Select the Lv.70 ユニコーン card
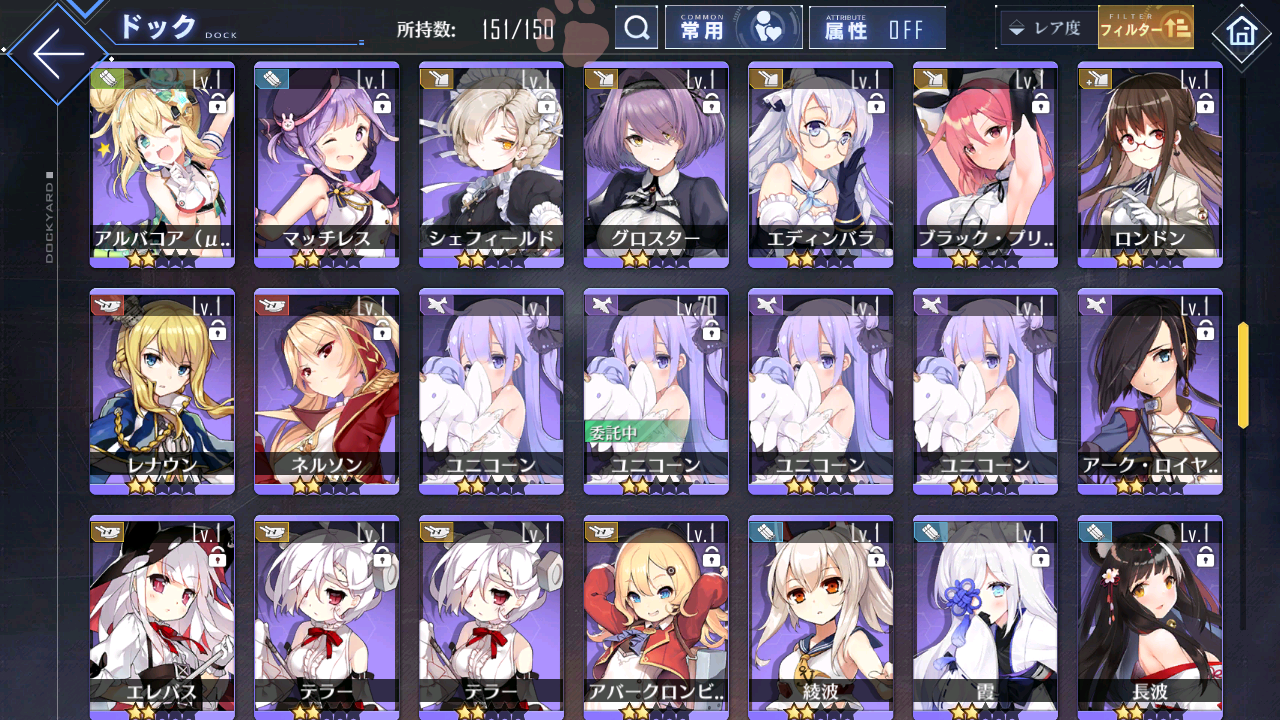The width and height of the screenshot is (1280, 720). (x=655, y=390)
